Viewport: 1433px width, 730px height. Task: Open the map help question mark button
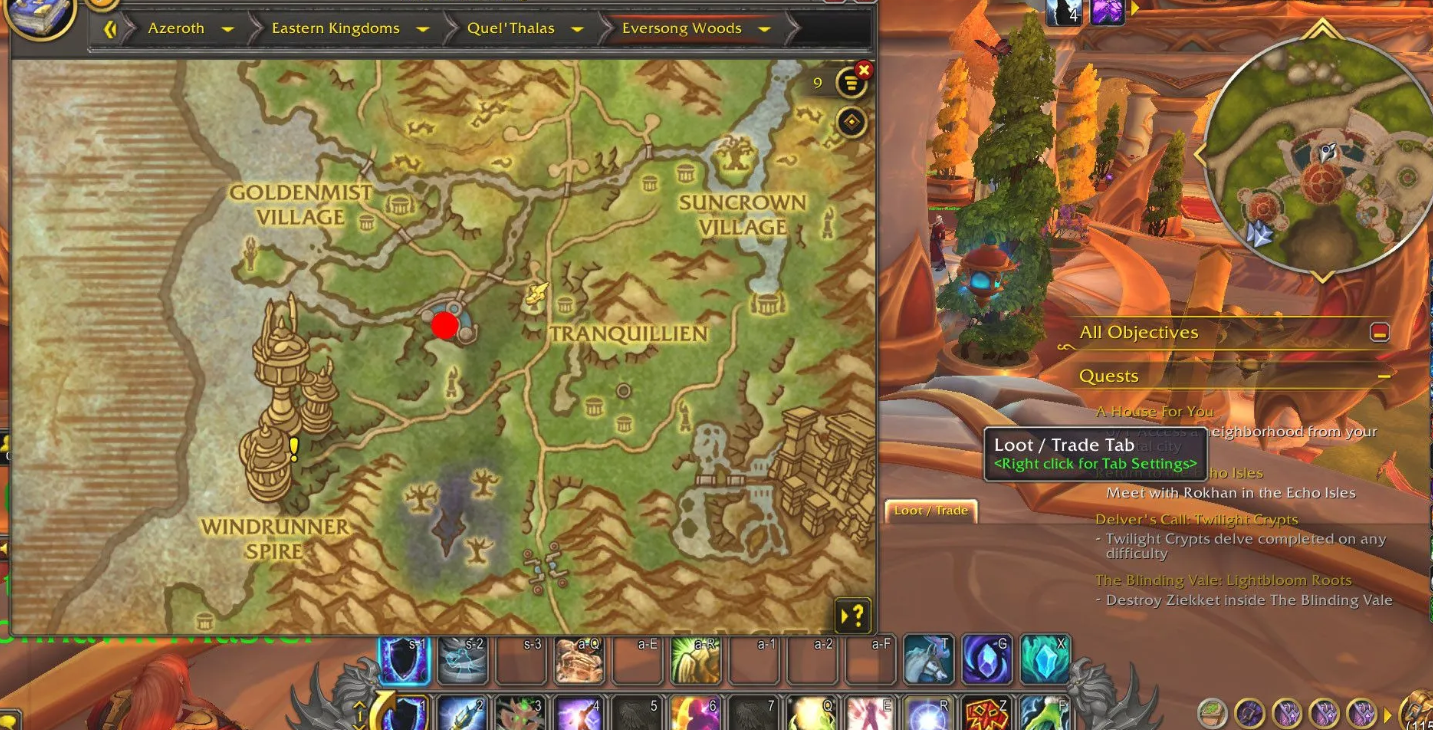tap(853, 615)
